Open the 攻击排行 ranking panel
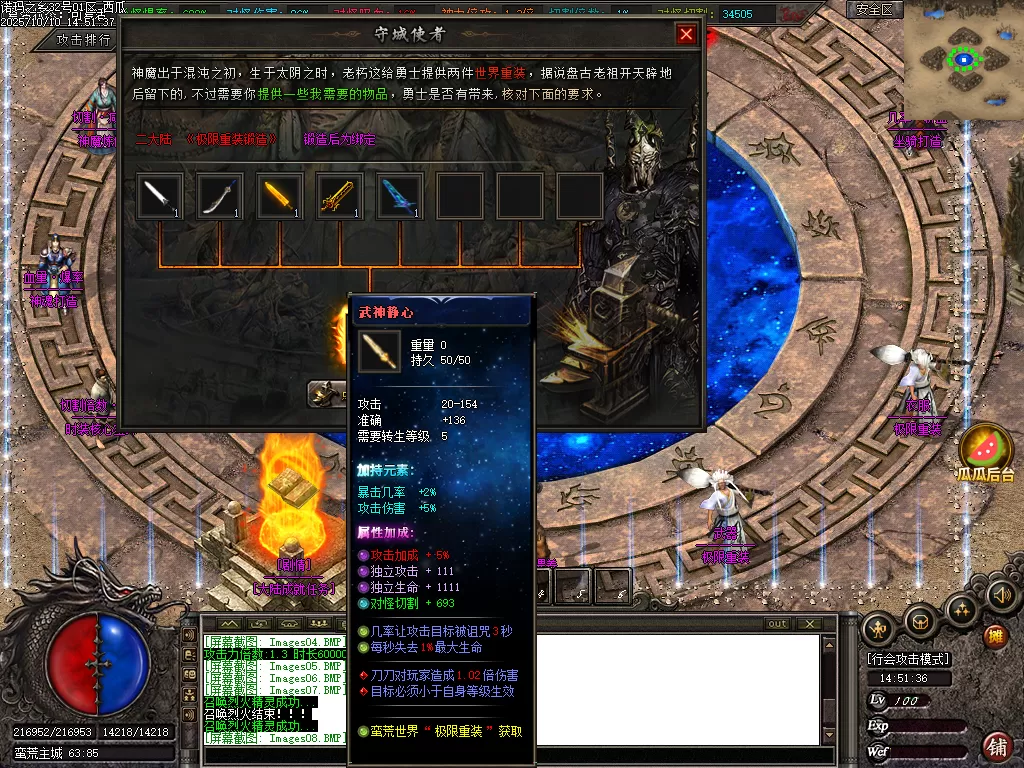The width and height of the screenshot is (1024, 768). click(84, 40)
